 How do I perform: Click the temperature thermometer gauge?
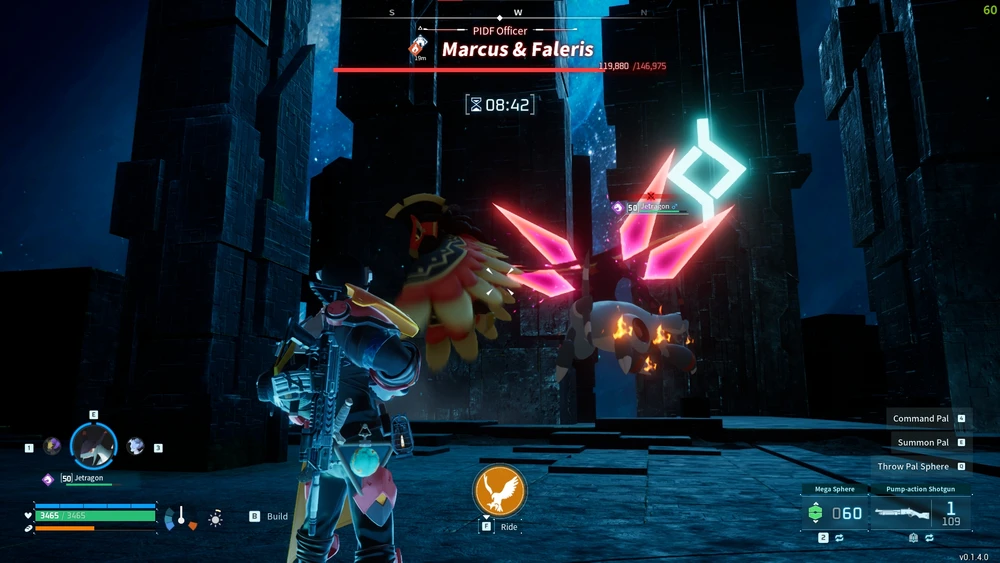point(183,518)
